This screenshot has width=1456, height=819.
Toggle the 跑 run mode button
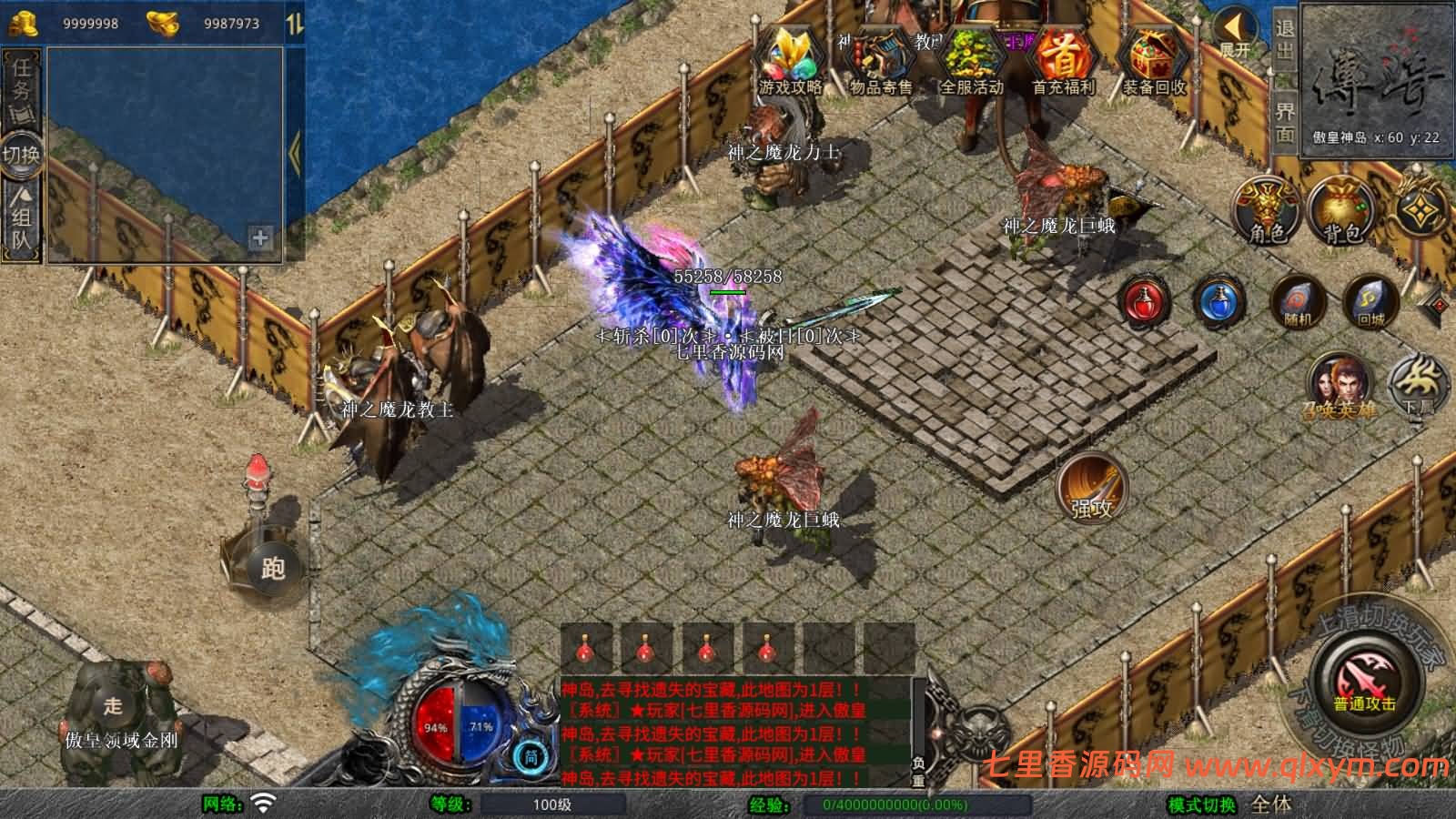273,568
